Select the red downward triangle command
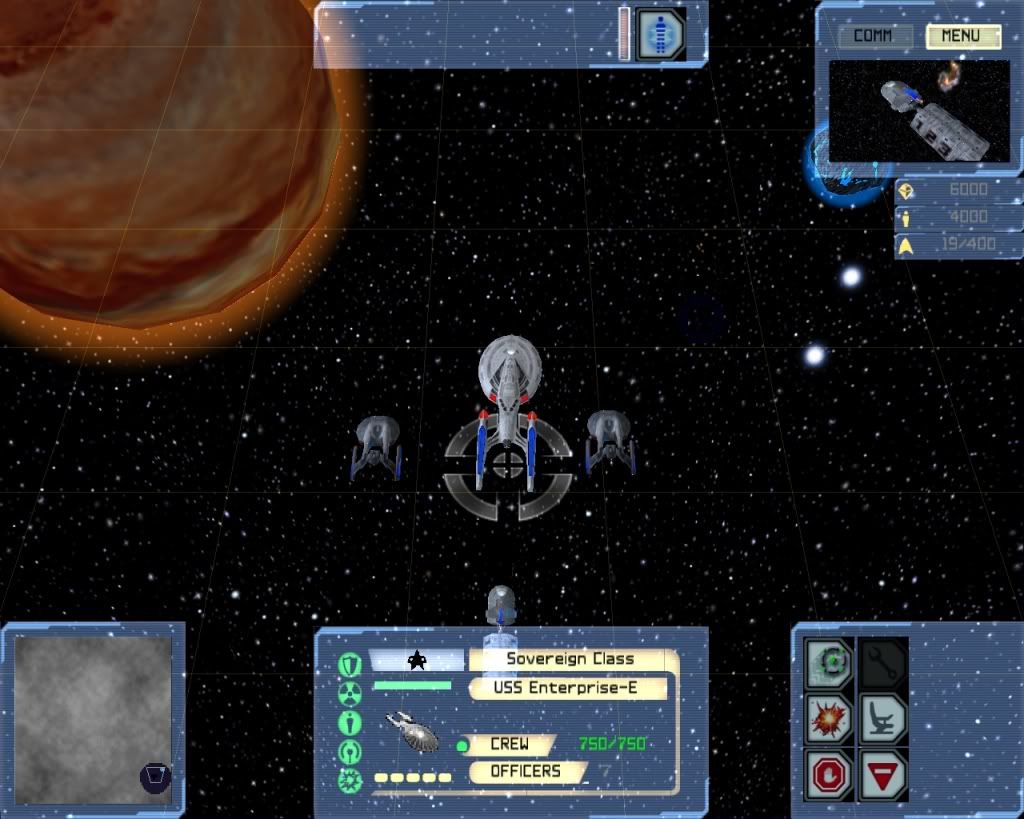The height and width of the screenshot is (819, 1024). [884, 774]
